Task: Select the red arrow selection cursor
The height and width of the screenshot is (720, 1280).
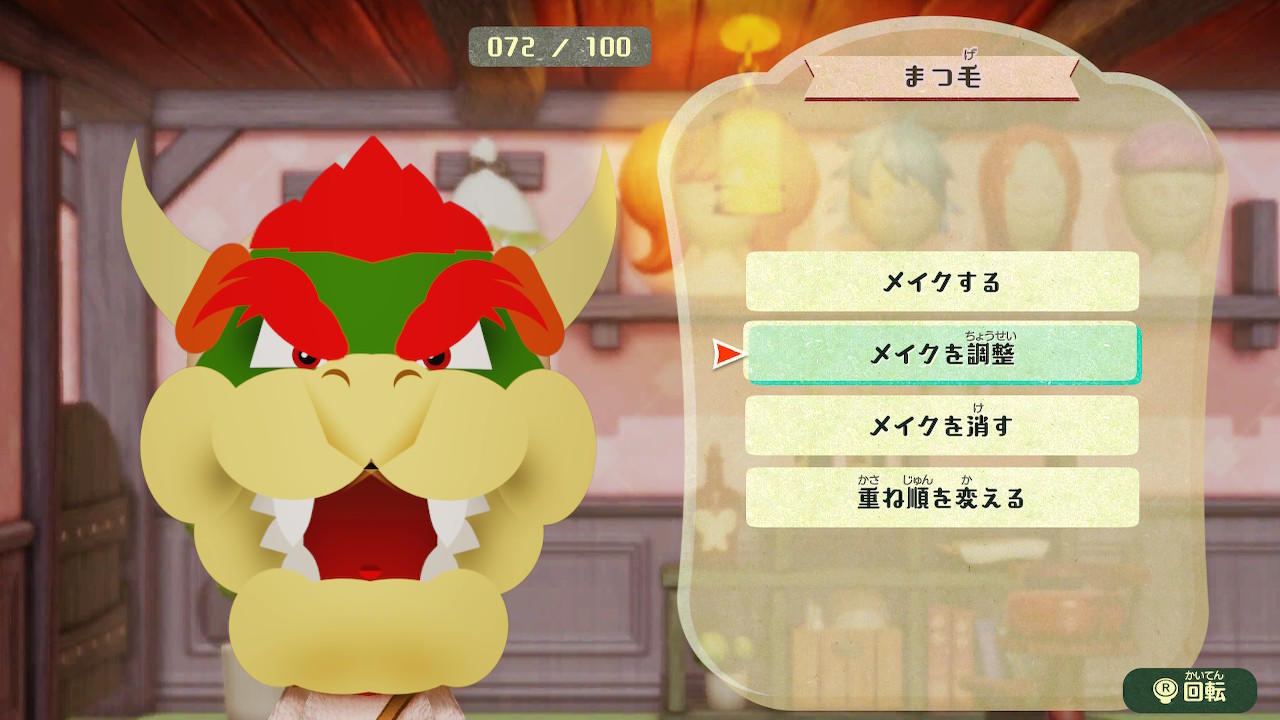Action: (x=727, y=352)
